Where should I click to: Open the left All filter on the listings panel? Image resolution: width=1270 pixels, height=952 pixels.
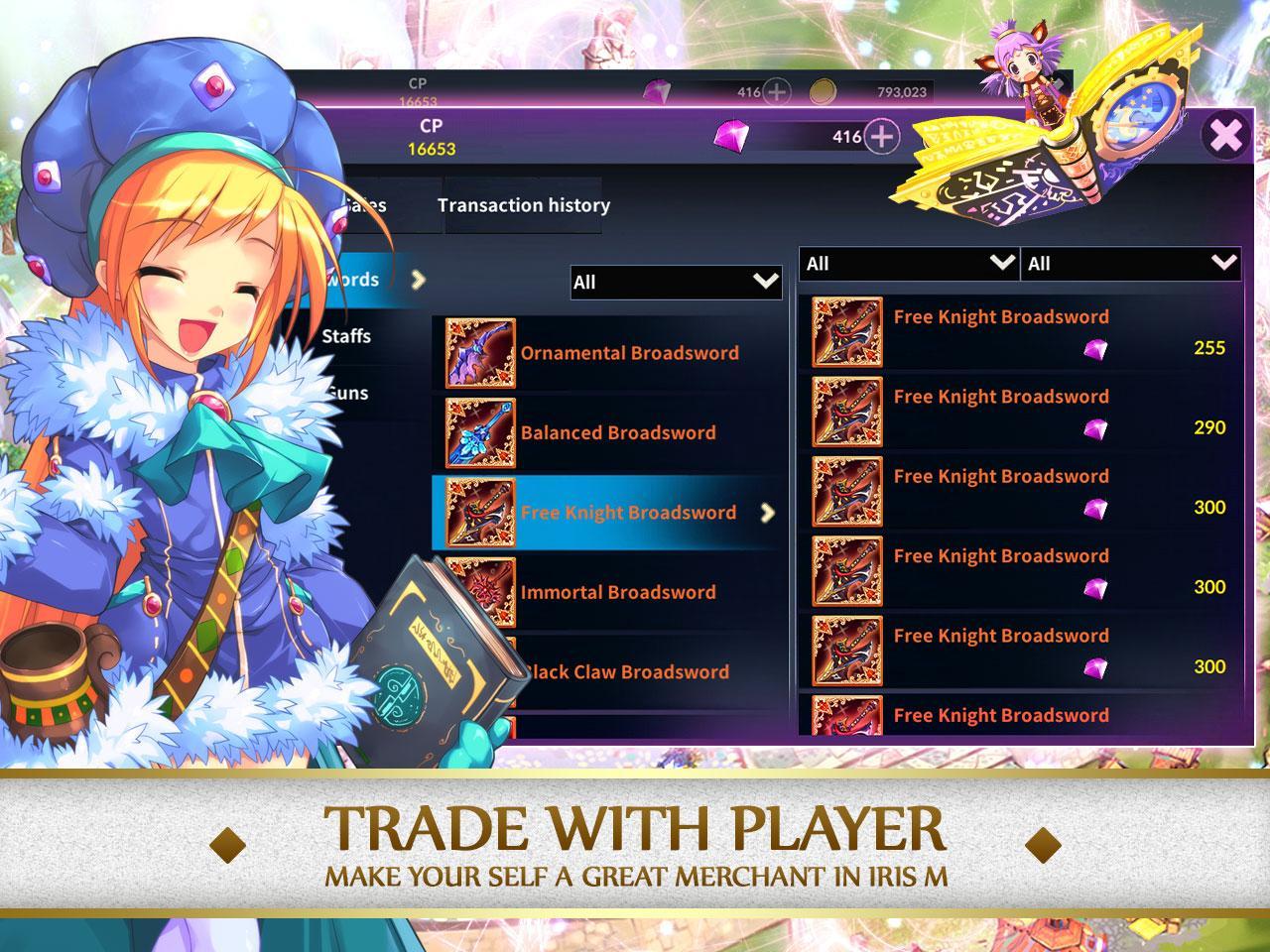(x=906, y=264)
